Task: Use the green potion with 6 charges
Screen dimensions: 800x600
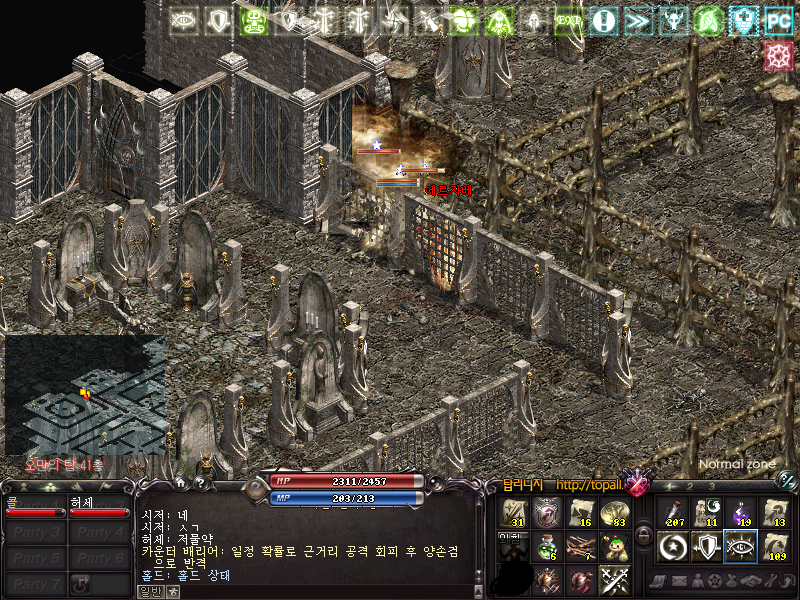Action: point(546,546)
